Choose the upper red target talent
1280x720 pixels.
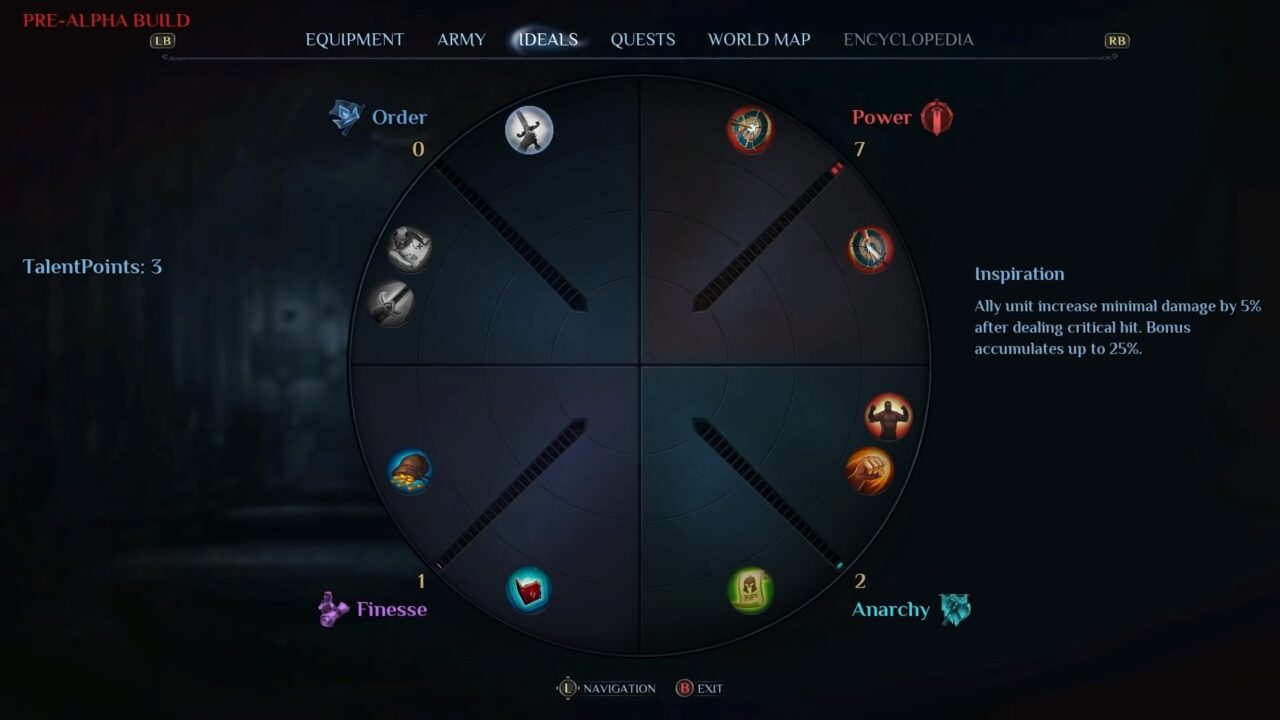point(750,130)
